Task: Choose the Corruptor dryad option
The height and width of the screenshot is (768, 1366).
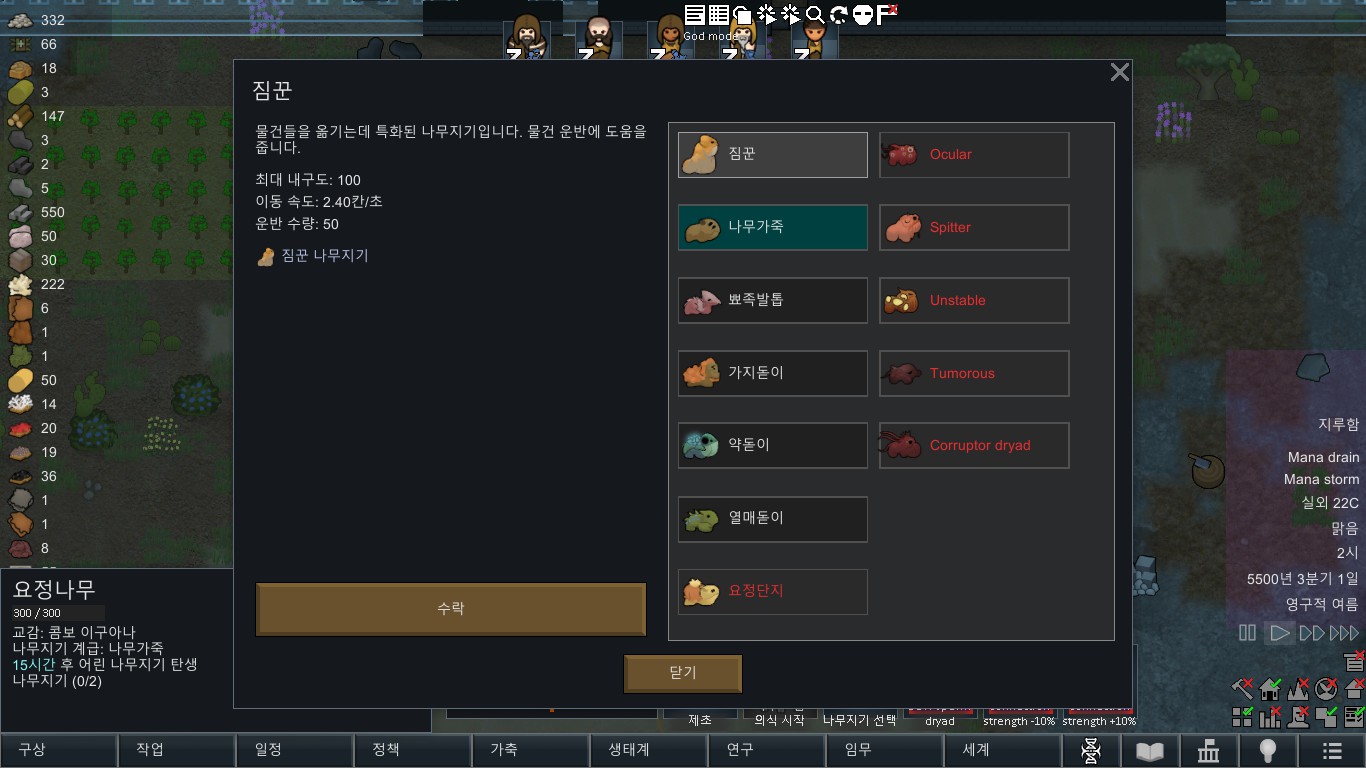Action: pyautogui.click(x=974, y=445)
